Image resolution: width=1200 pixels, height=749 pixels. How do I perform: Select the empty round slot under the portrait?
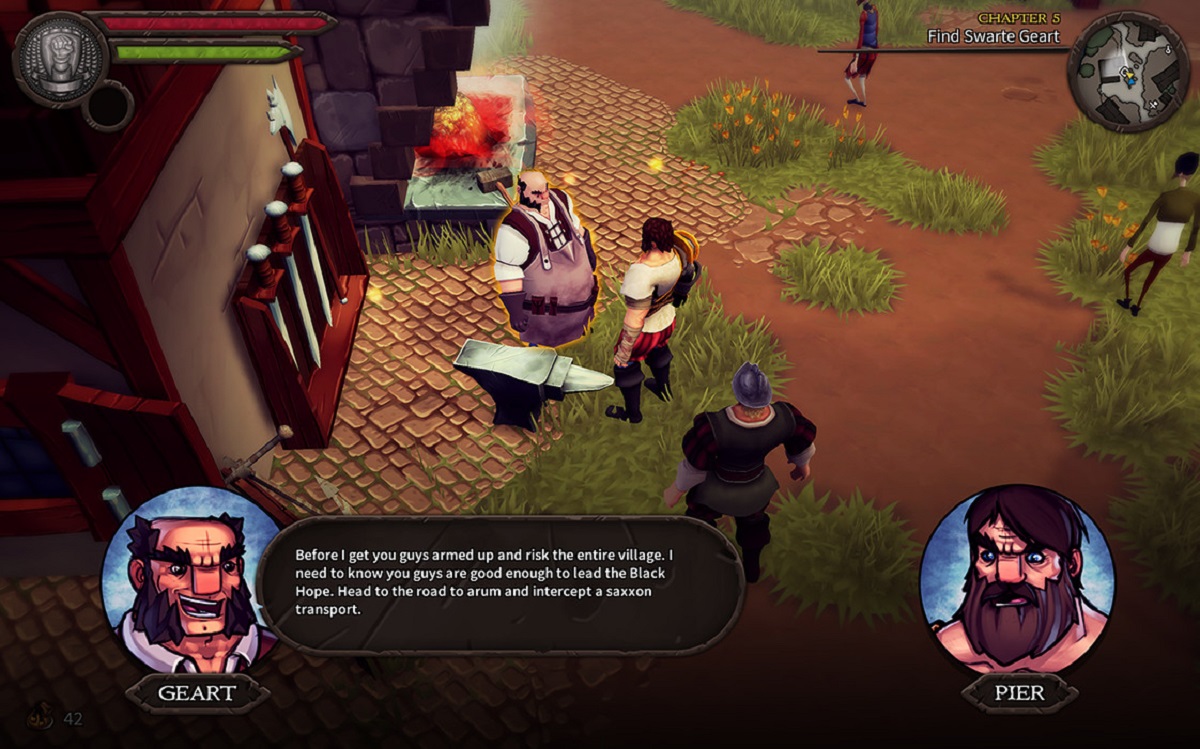coord(108,107)
